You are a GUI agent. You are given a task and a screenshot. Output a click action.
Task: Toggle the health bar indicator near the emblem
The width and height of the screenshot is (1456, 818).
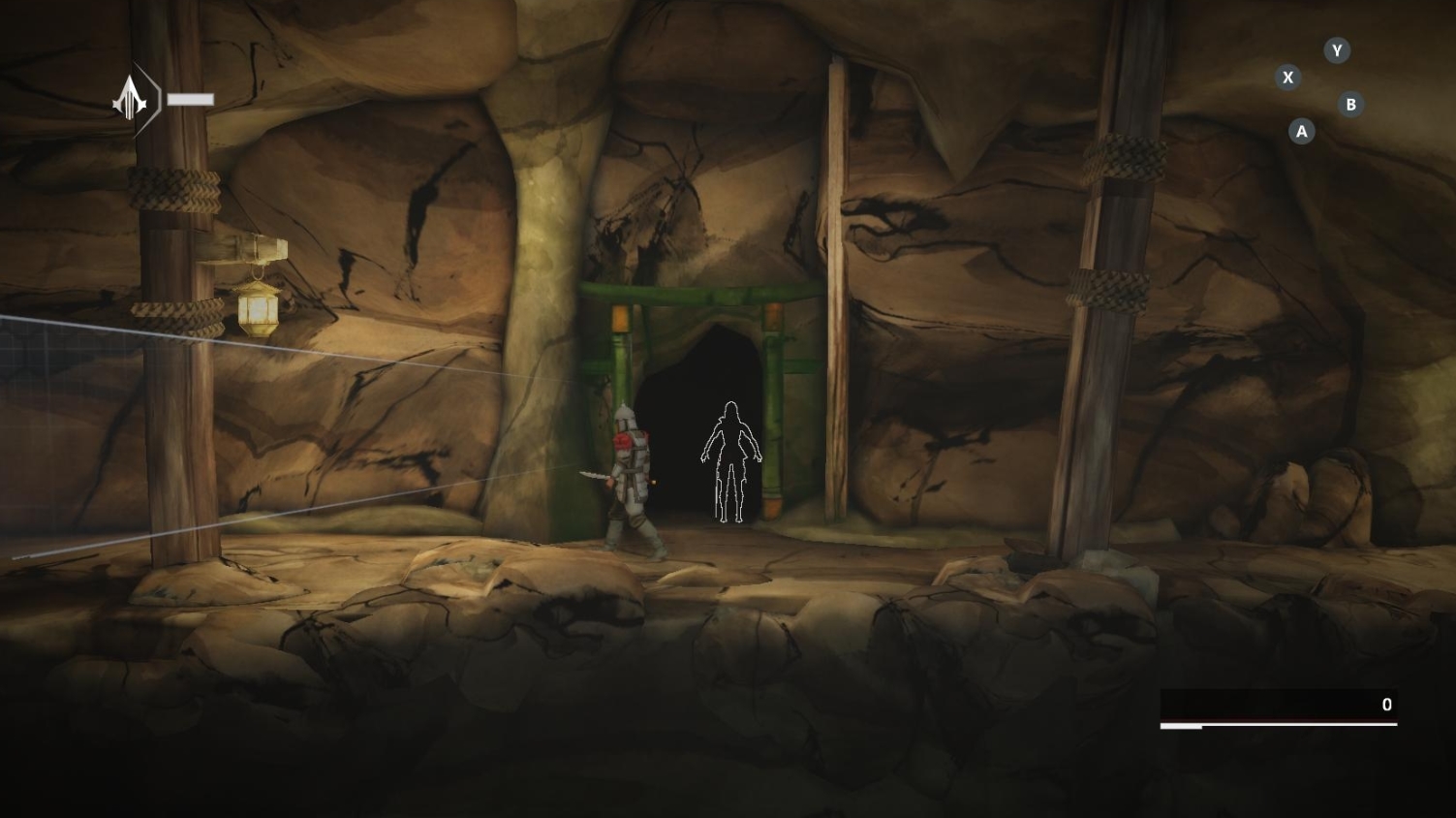pyautogui.click(x=190, y=98)
